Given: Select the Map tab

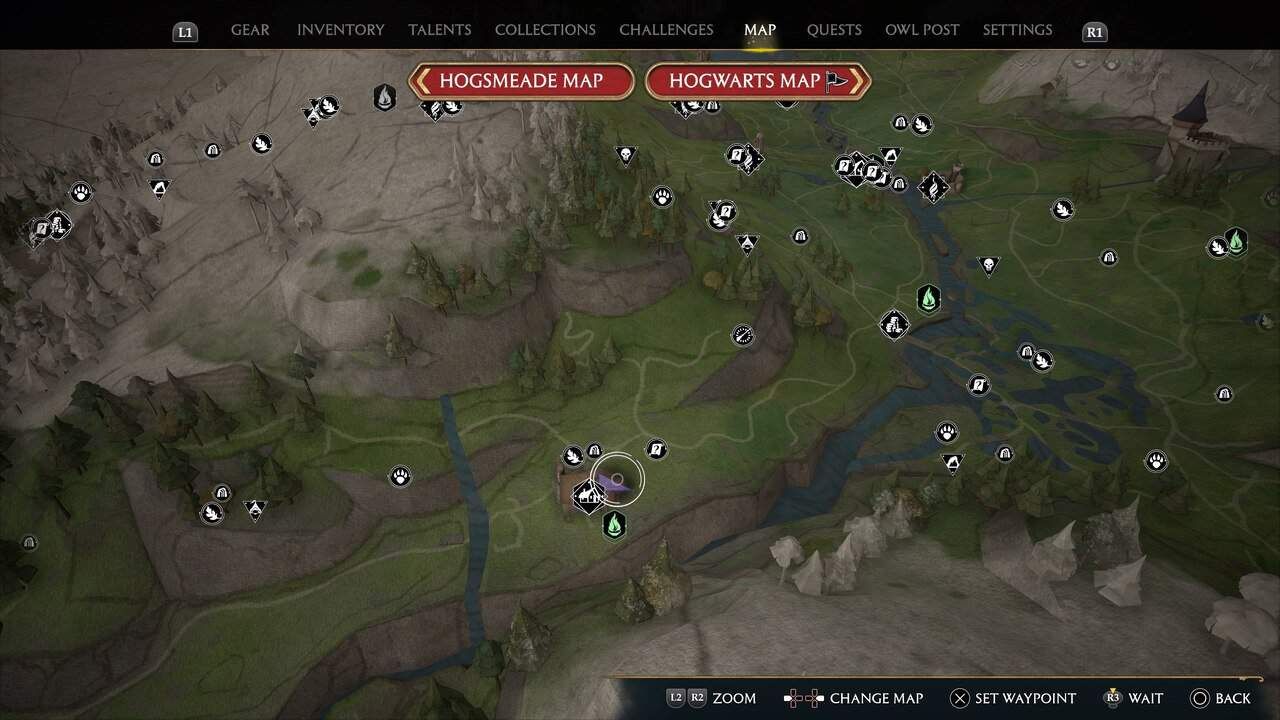Looking at the screenshot, I should (760, 30).
